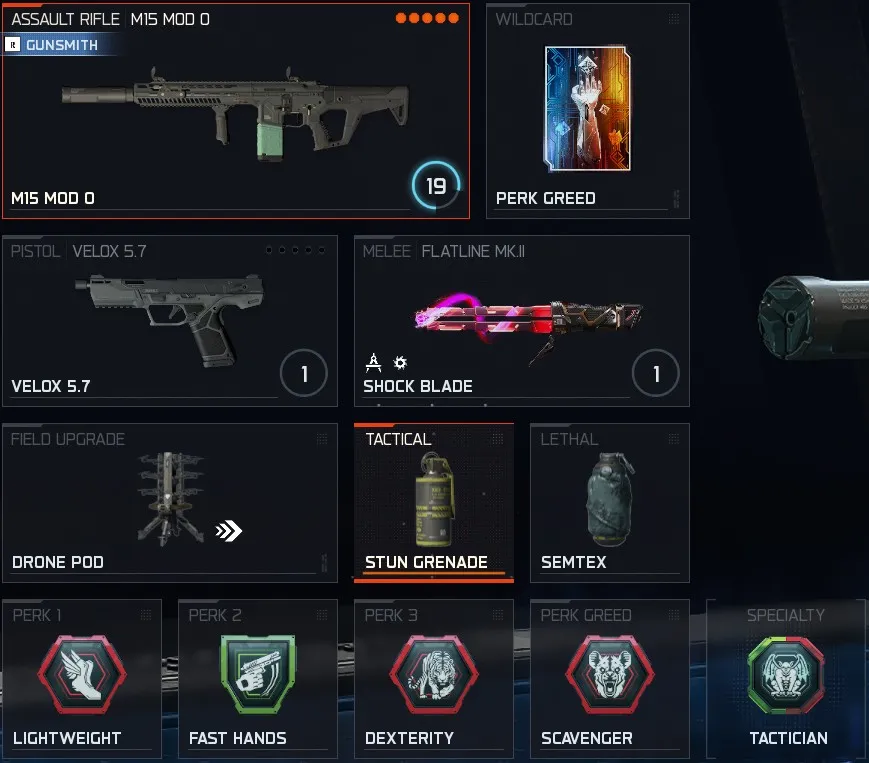
Task: Select the Dexterity perk 3 slot
Action: 433,678
